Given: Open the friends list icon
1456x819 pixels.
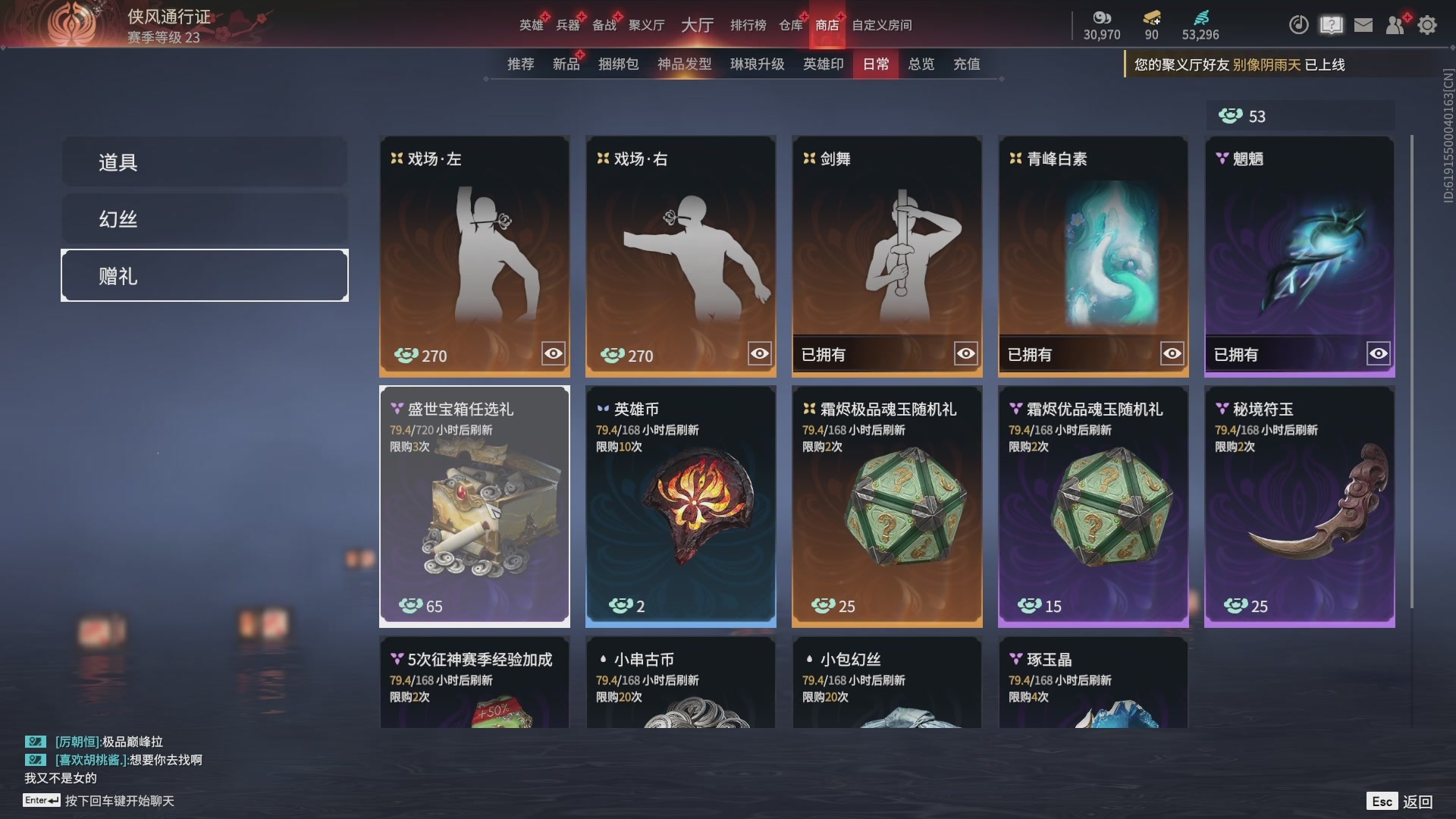Looking at the screenshot, I should (1395, 25).
